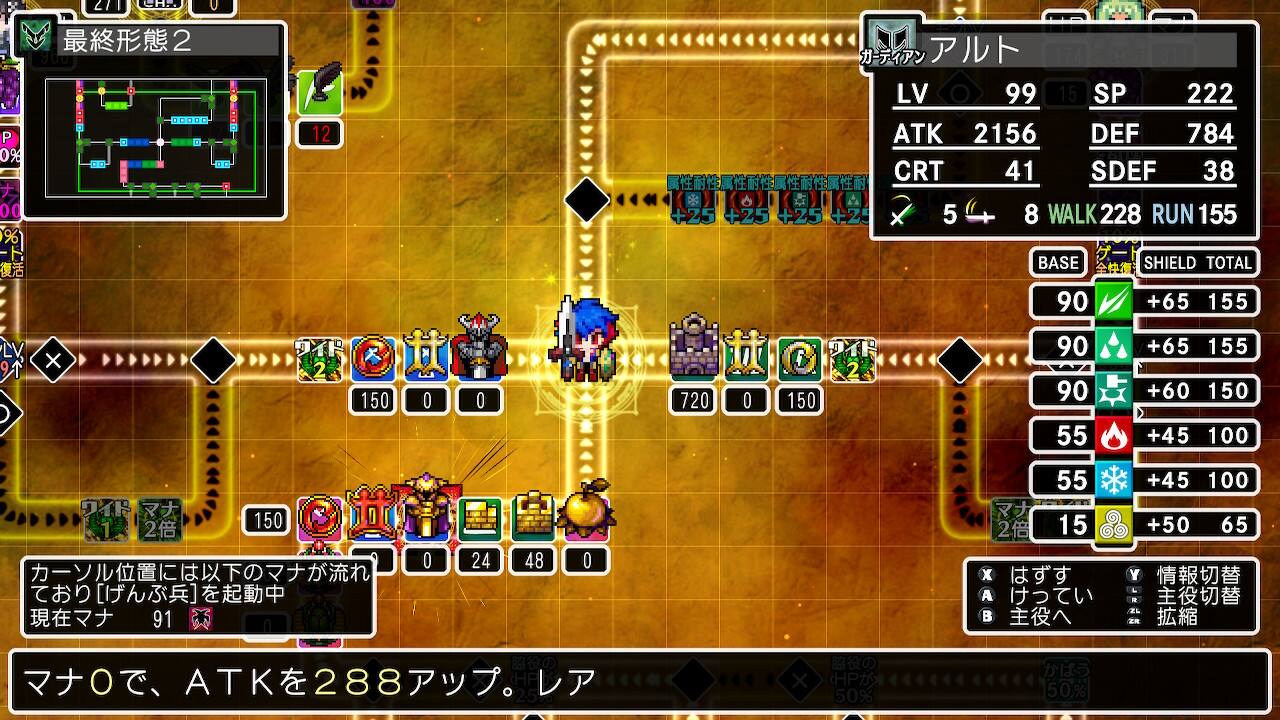1280x720 pixels.
Task: Choose the golden armored knight tile
Action: [x=427, y=512]
